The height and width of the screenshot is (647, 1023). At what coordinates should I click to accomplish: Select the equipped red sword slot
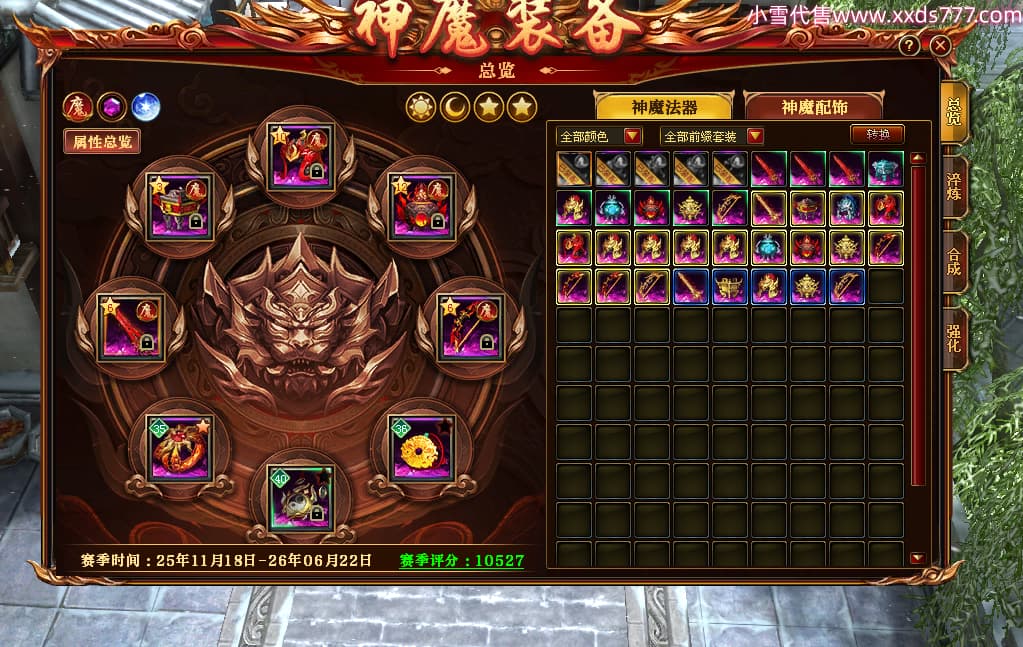(131, 328)
